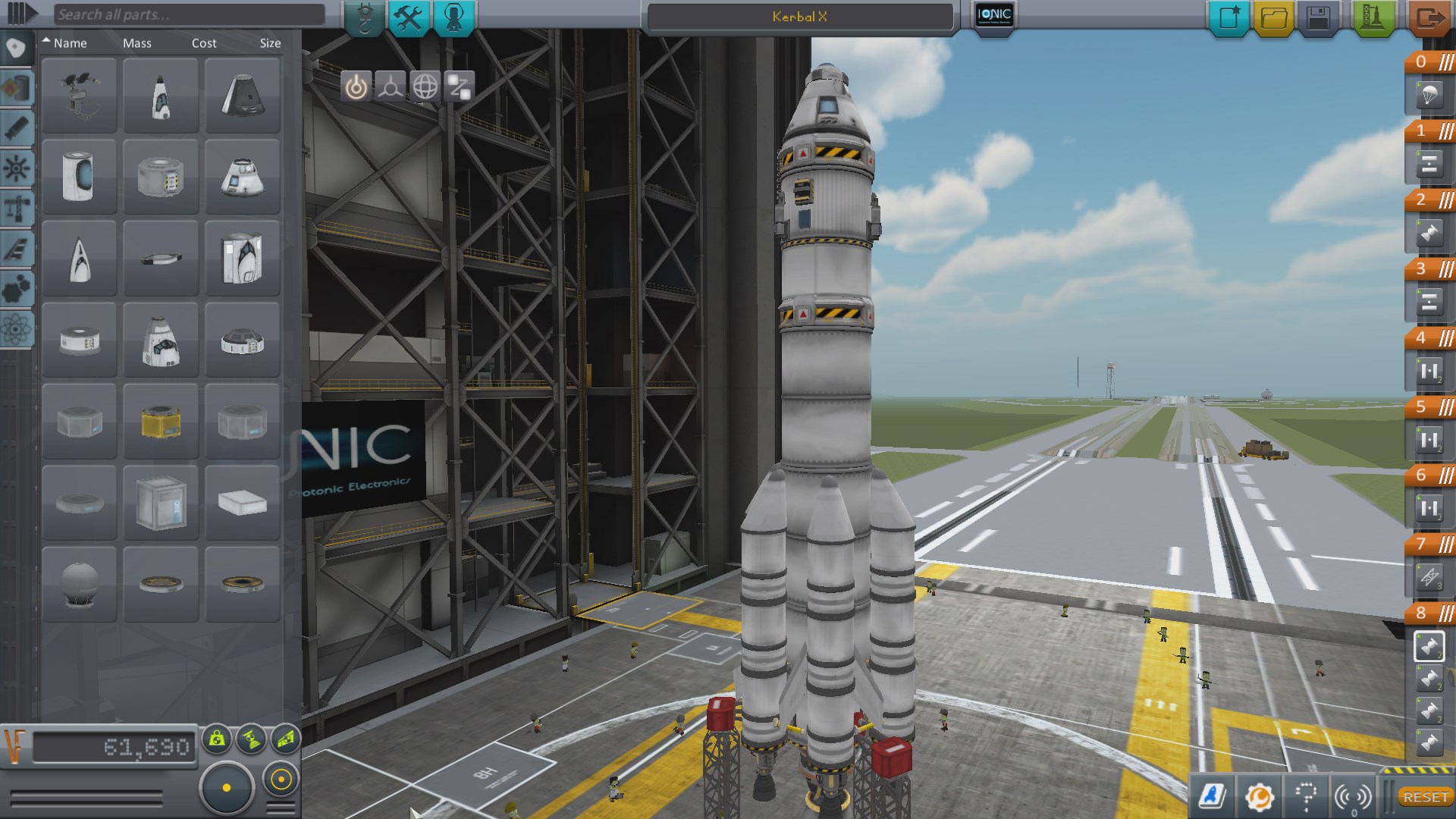Open the crew assignment panel

point(453,15)
